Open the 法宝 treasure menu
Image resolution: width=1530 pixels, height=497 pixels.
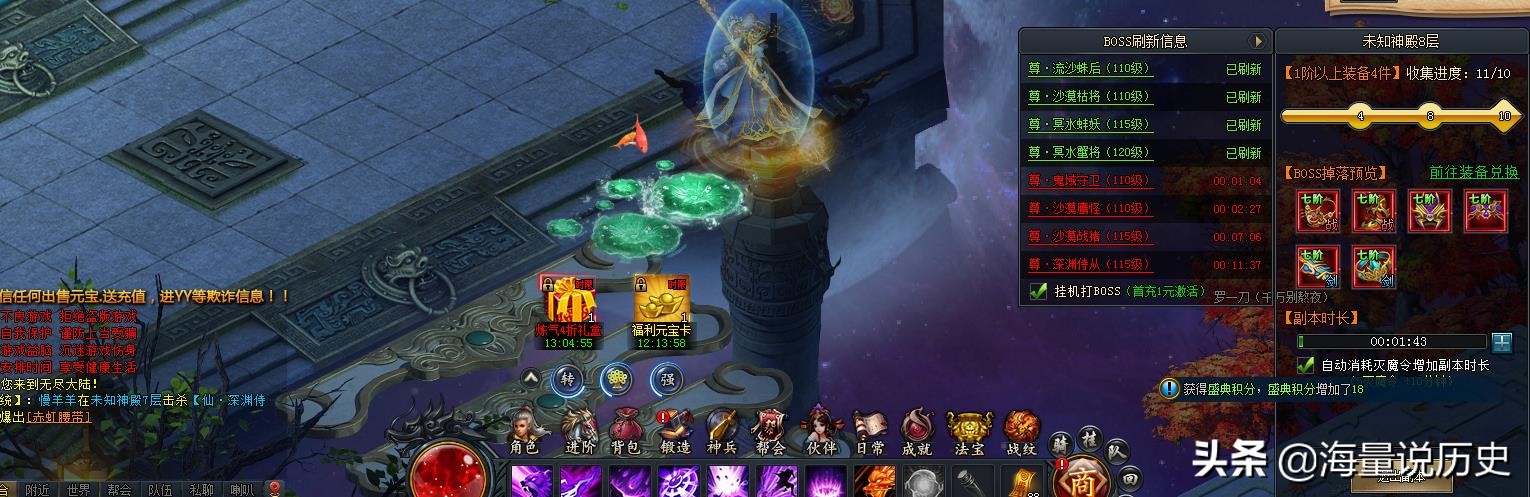point(968,432)
